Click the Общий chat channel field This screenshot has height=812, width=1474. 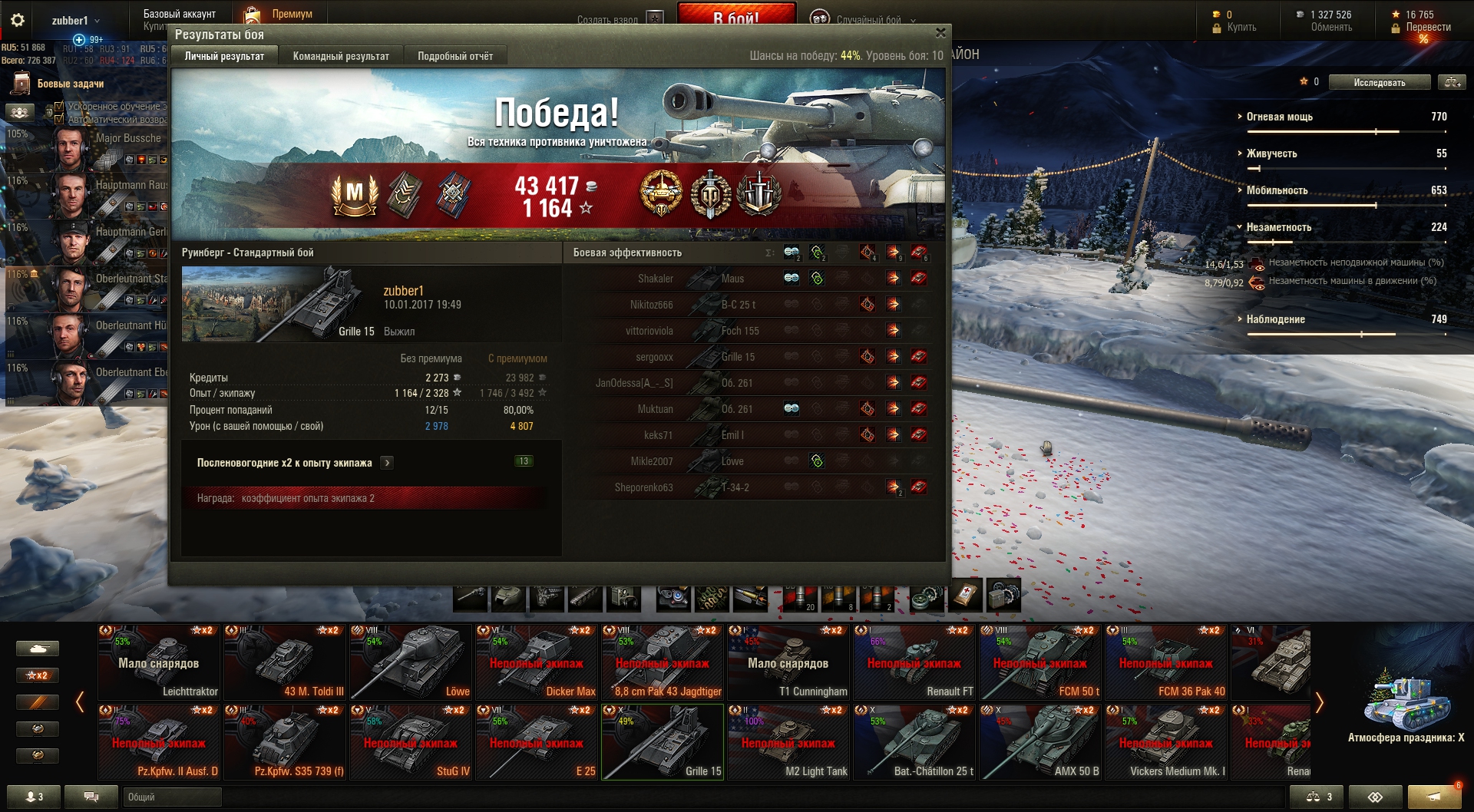point(172,797)
